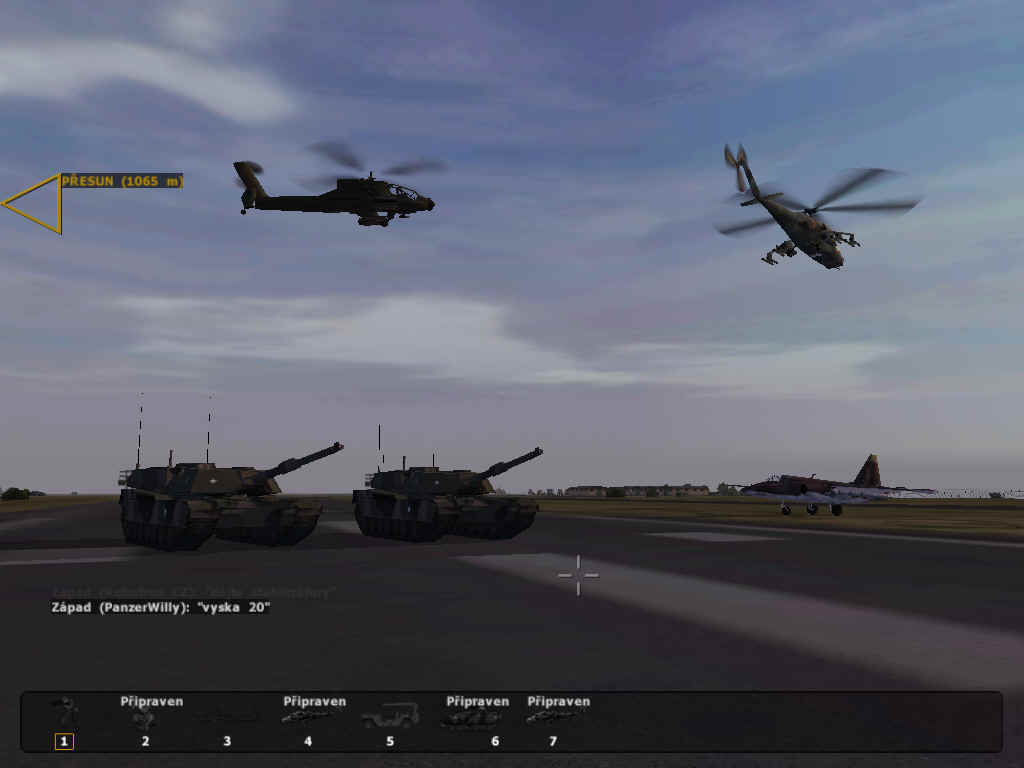1024x768 pixels.
Task: Select squad unit 1 soldier icon
Action: (65, 714)
